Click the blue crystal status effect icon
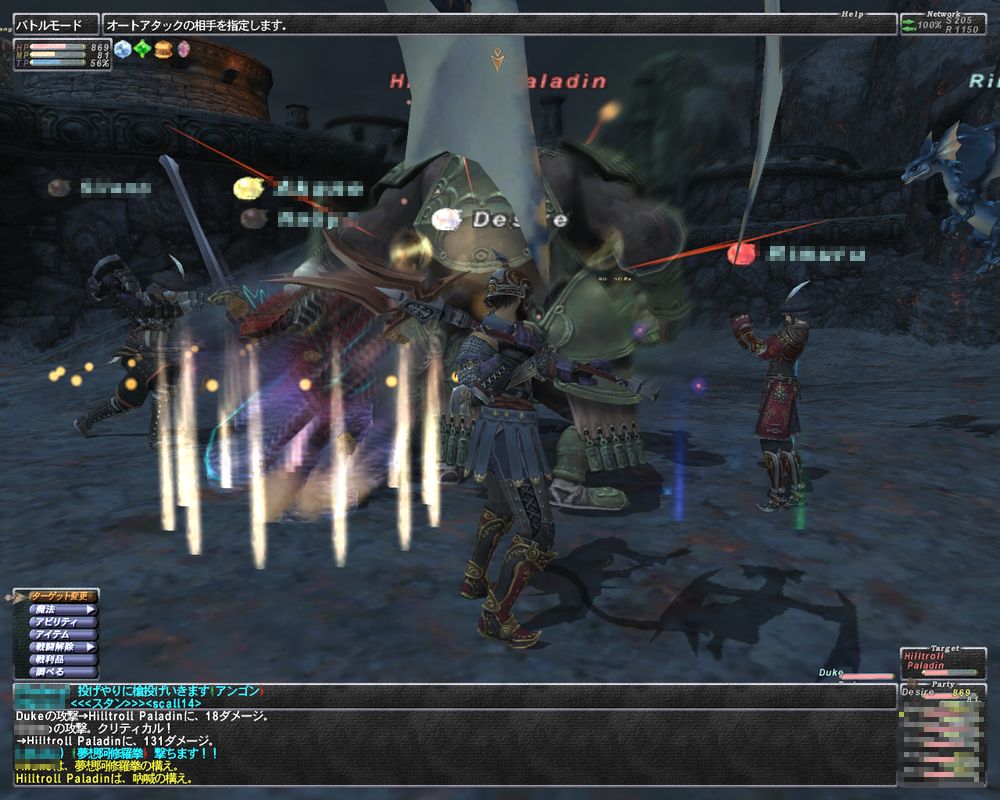This screenshot has height=800, width=1000. point(123,49)
